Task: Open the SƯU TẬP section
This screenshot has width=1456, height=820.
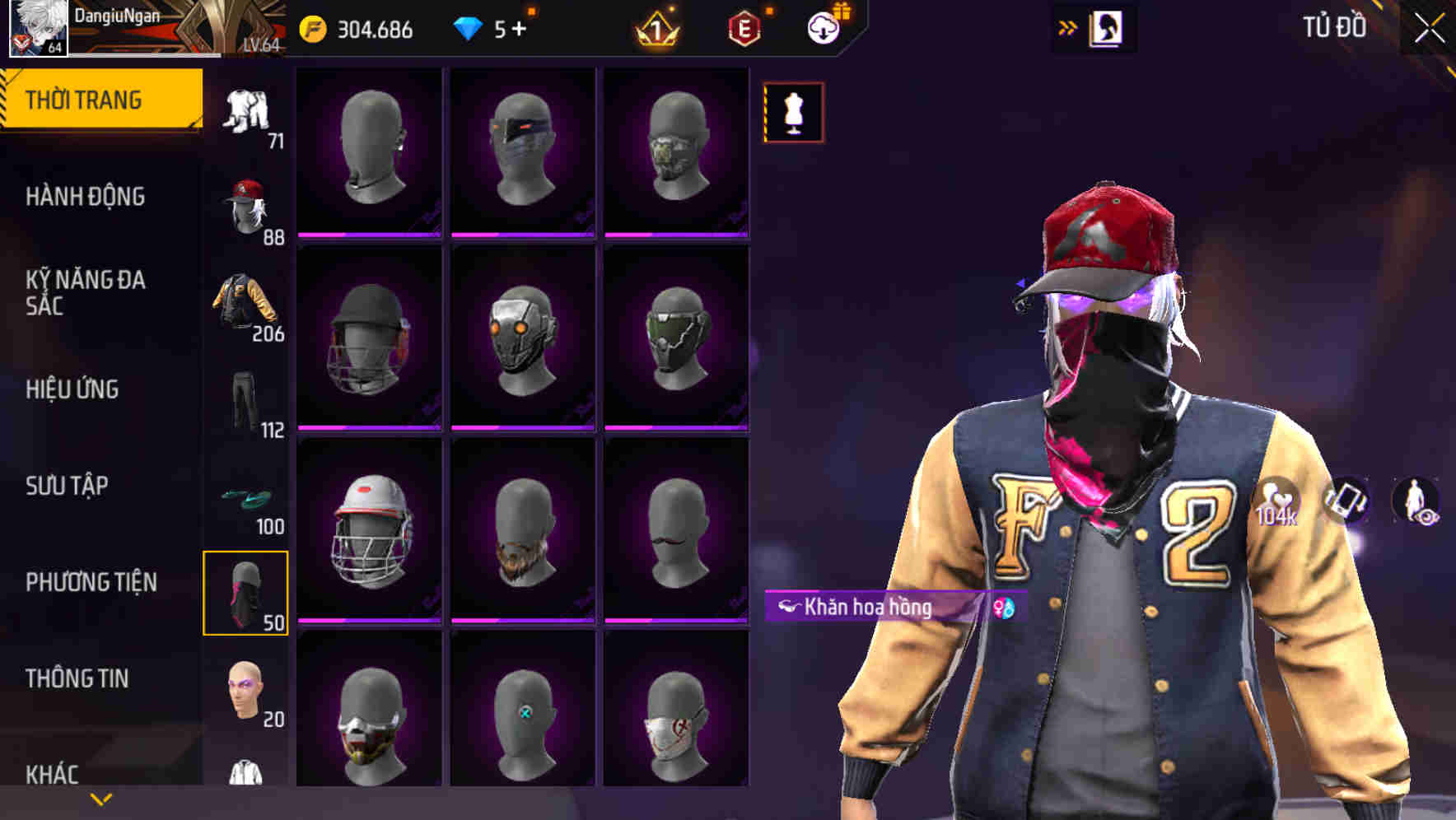Action: click(69, 487)
